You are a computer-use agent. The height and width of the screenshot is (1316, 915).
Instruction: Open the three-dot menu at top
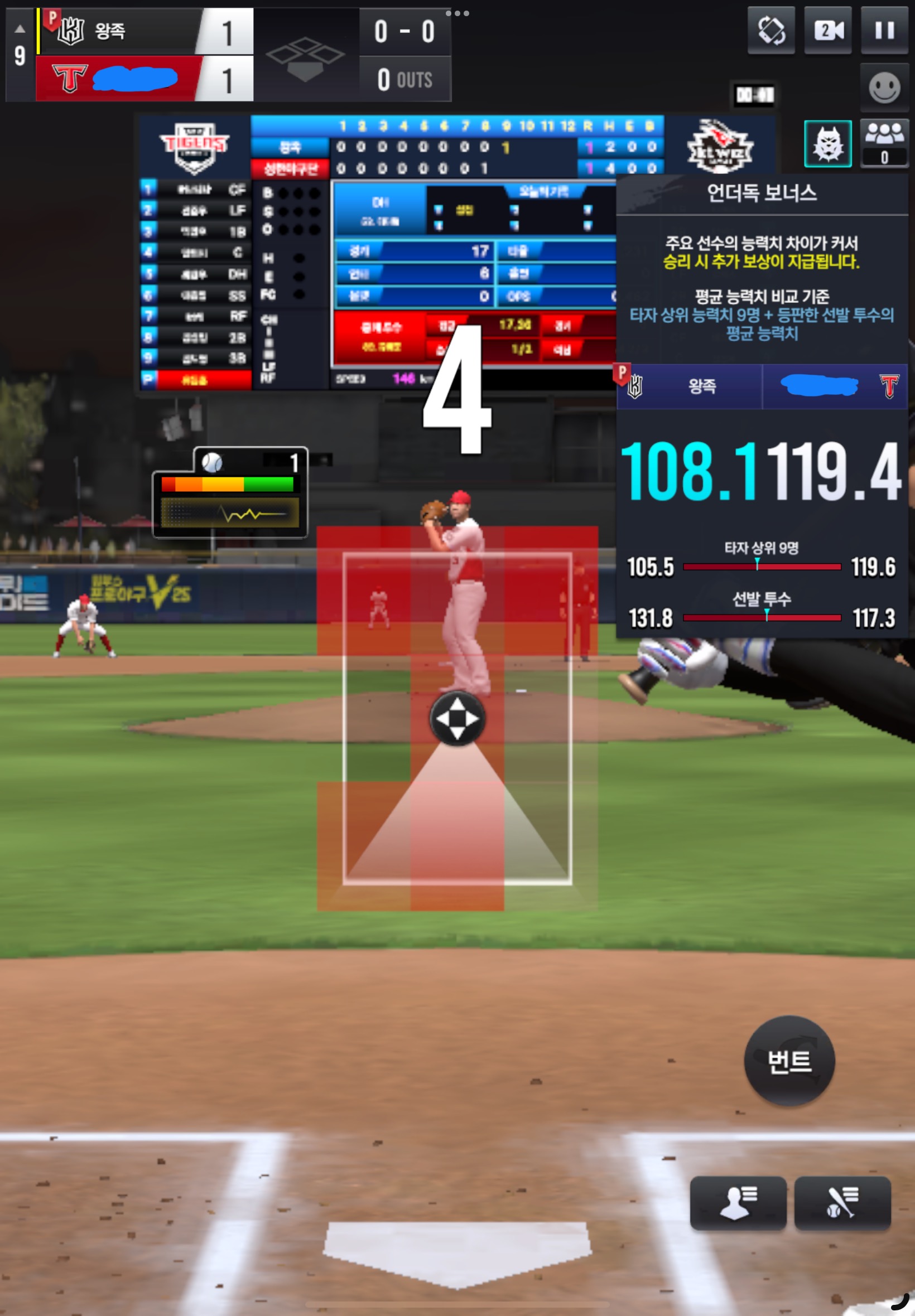[457, 13]
